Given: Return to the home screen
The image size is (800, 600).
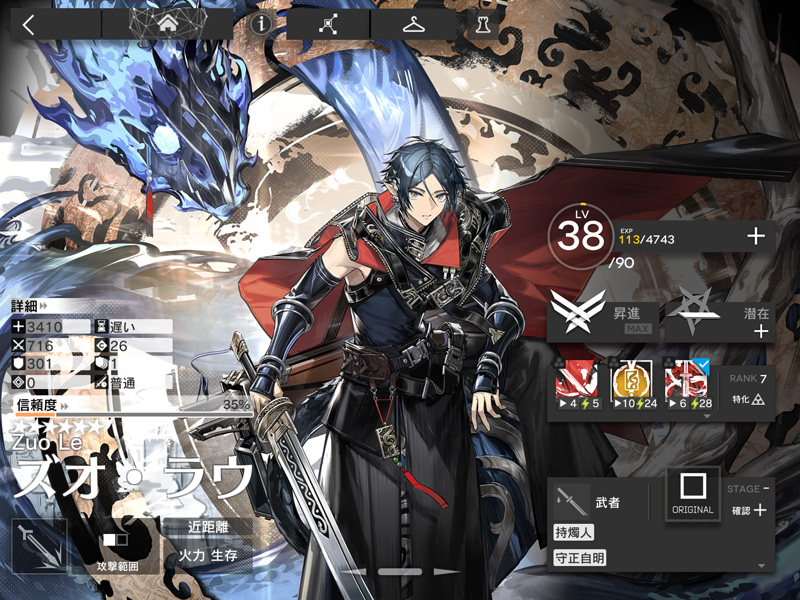Looking at the screenshot, I should [x=166, y=24].
